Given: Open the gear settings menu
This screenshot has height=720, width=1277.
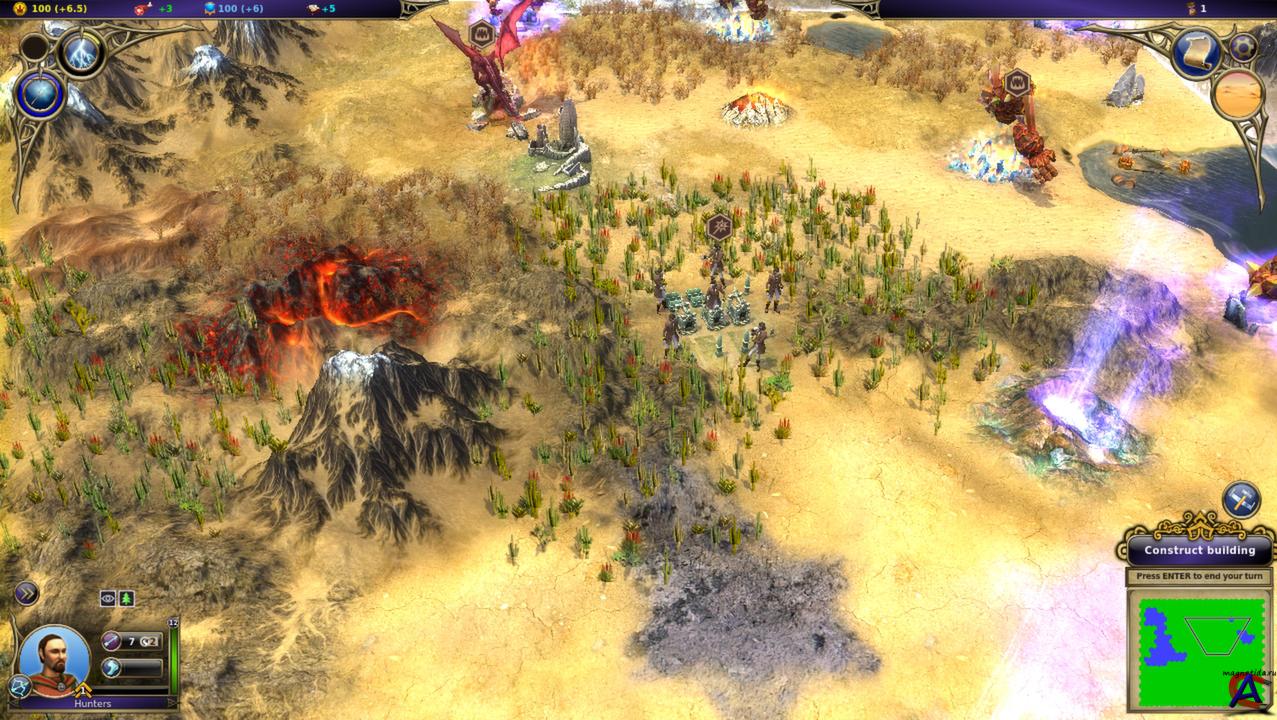Looking at the screenshot, I should coord(1243,47).
